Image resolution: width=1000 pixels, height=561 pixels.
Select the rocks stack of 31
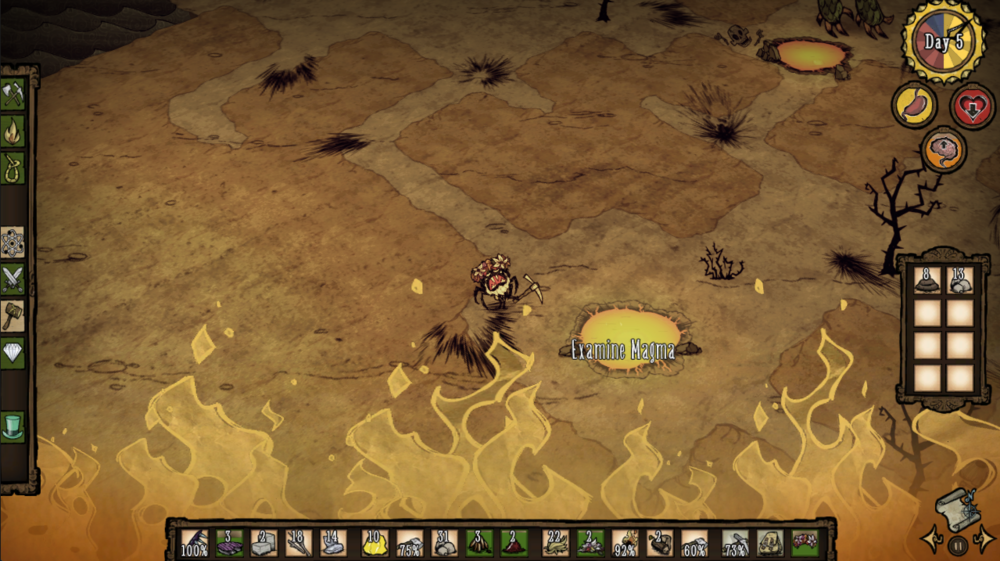(443, 543)
